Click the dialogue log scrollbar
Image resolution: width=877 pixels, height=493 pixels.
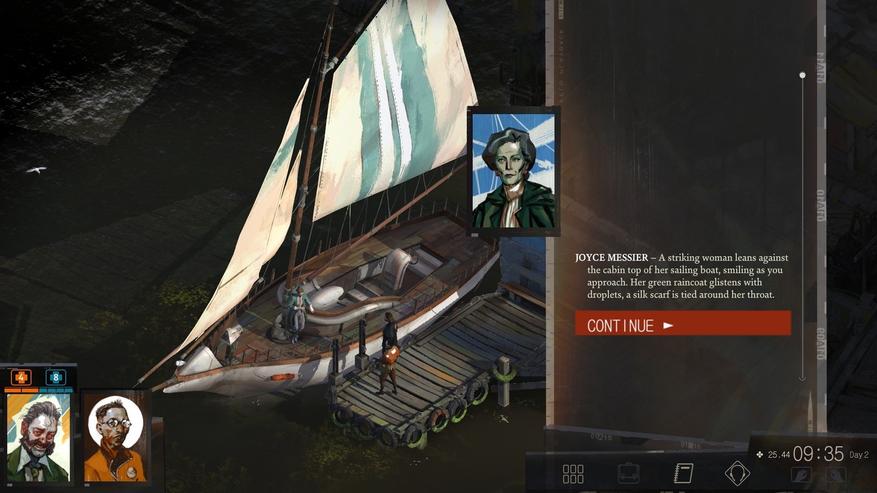click(802, 225)
